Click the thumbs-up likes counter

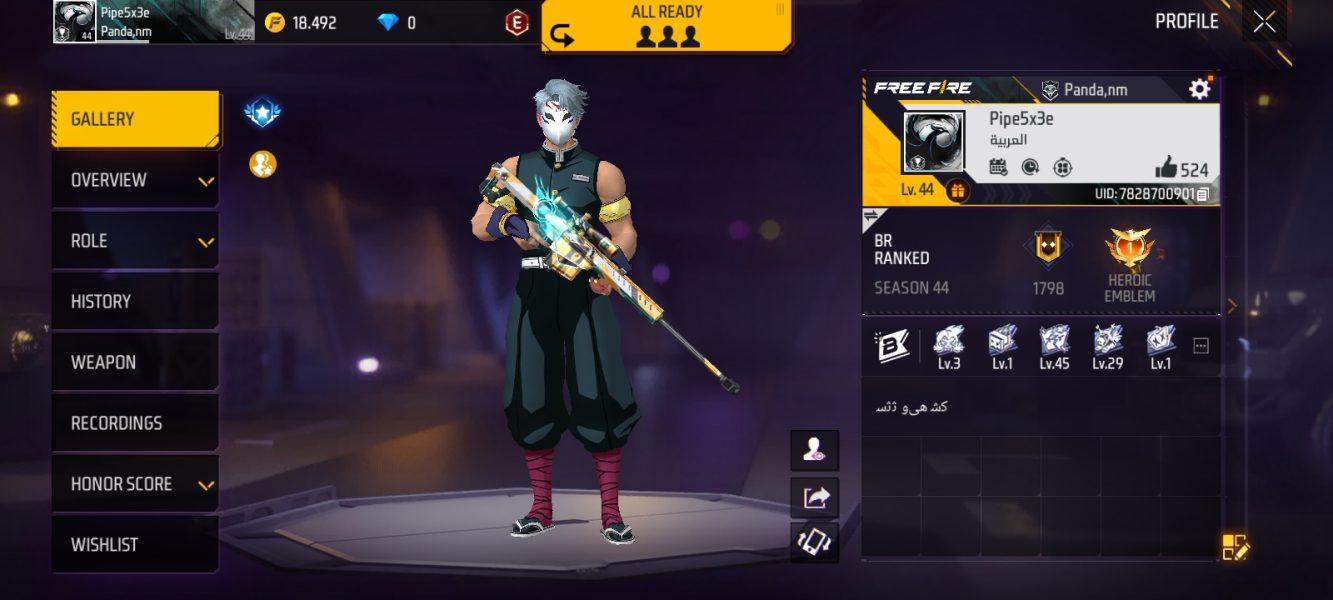[x=1181, y=168]
